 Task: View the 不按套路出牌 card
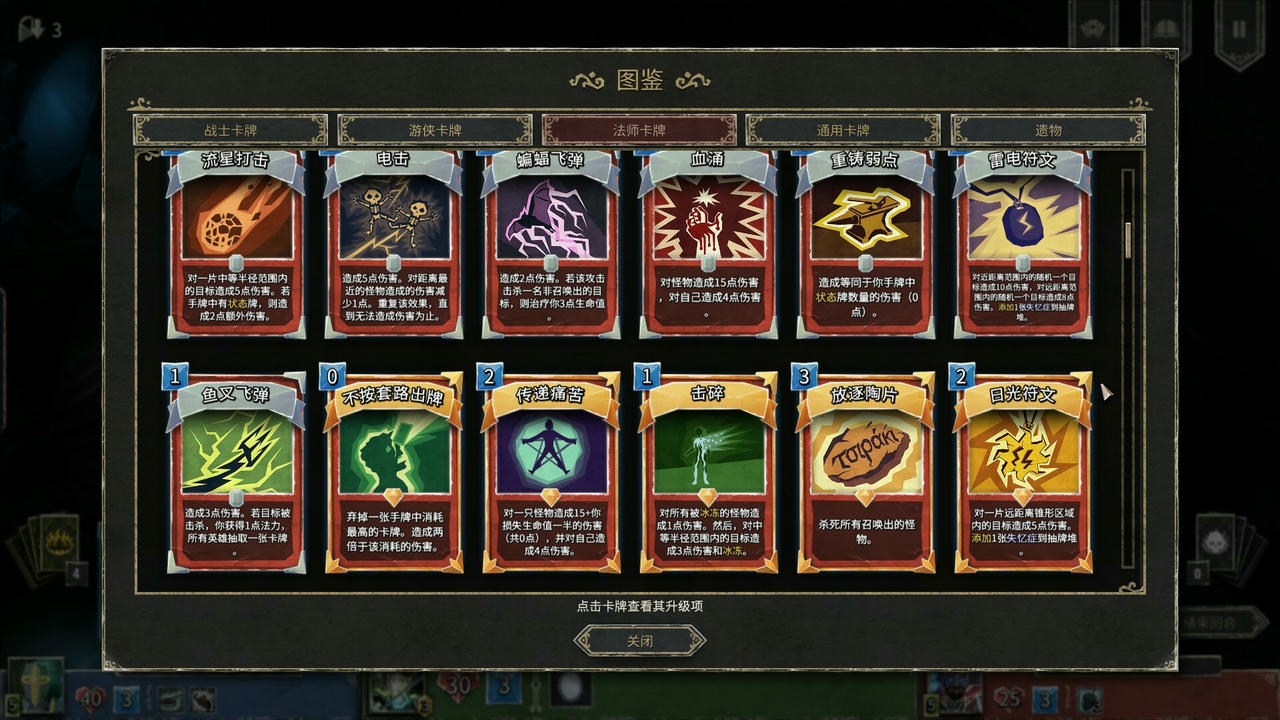pyautogui.click(x=393, y=470)
